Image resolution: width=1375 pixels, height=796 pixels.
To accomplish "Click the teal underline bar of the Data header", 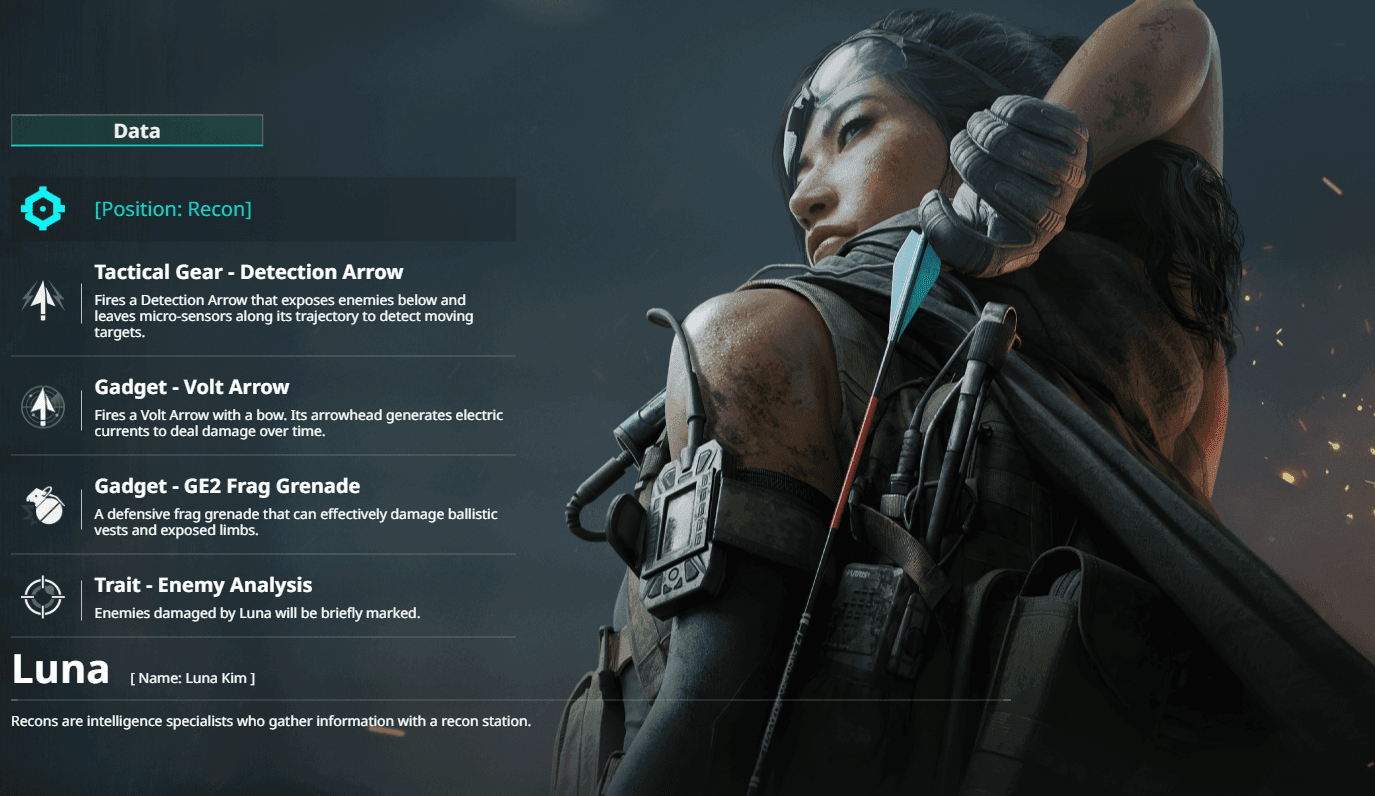I will click(136, 143).
